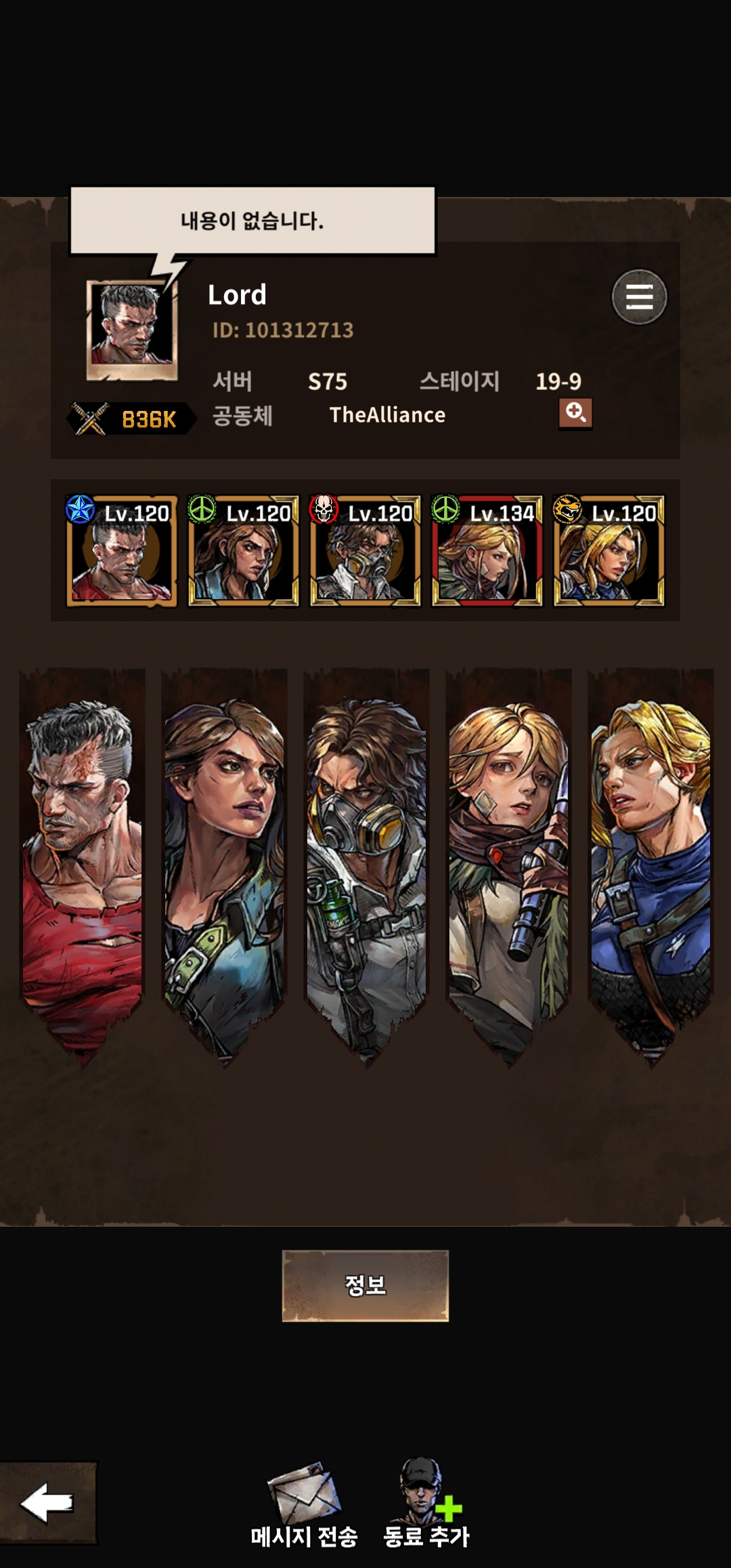Screen dimensions: 731x1568
Task: View the blonde girl with pistol banner
Action: (508, 860)
